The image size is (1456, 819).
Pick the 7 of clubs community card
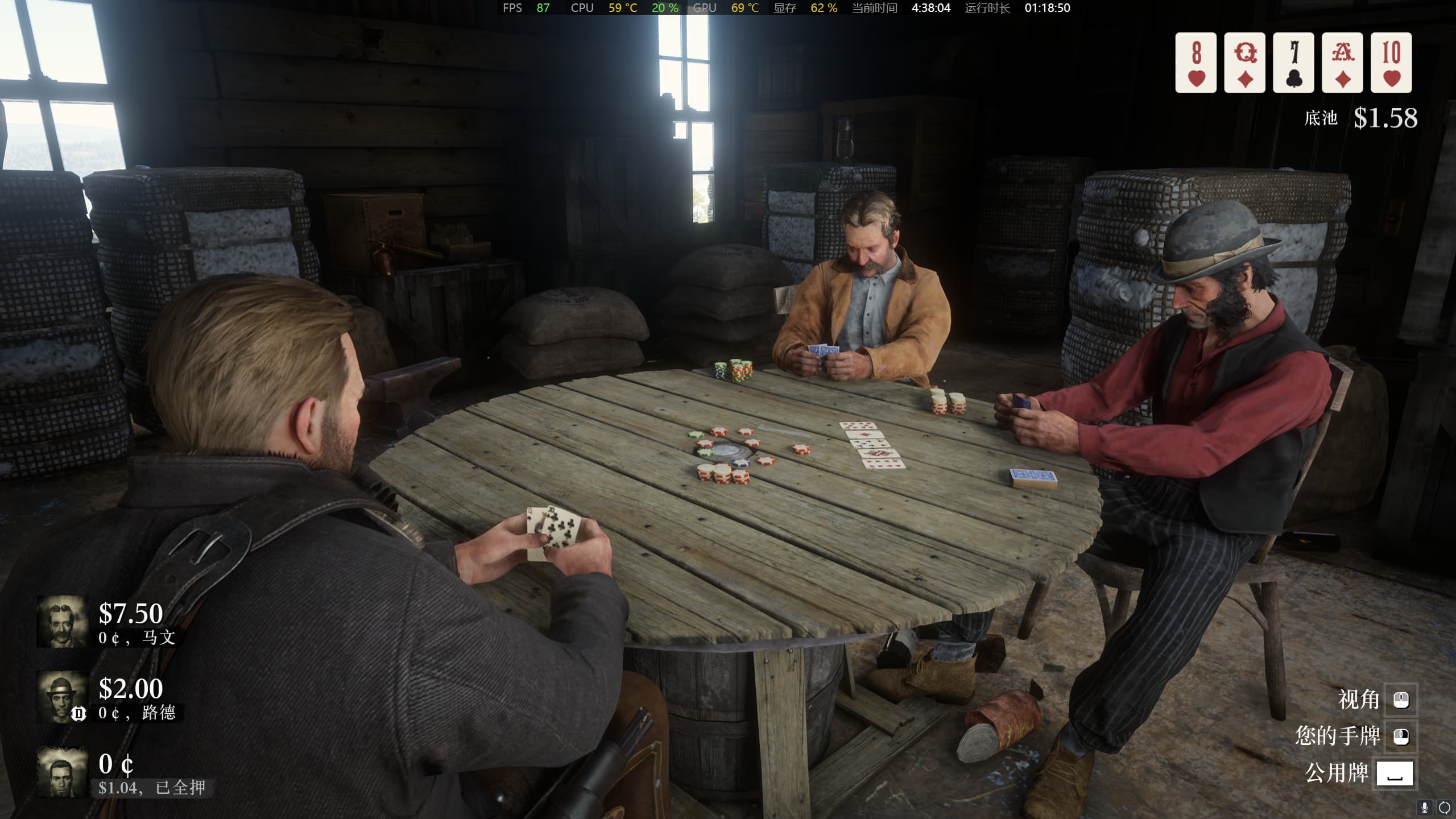coord(1293,63)
